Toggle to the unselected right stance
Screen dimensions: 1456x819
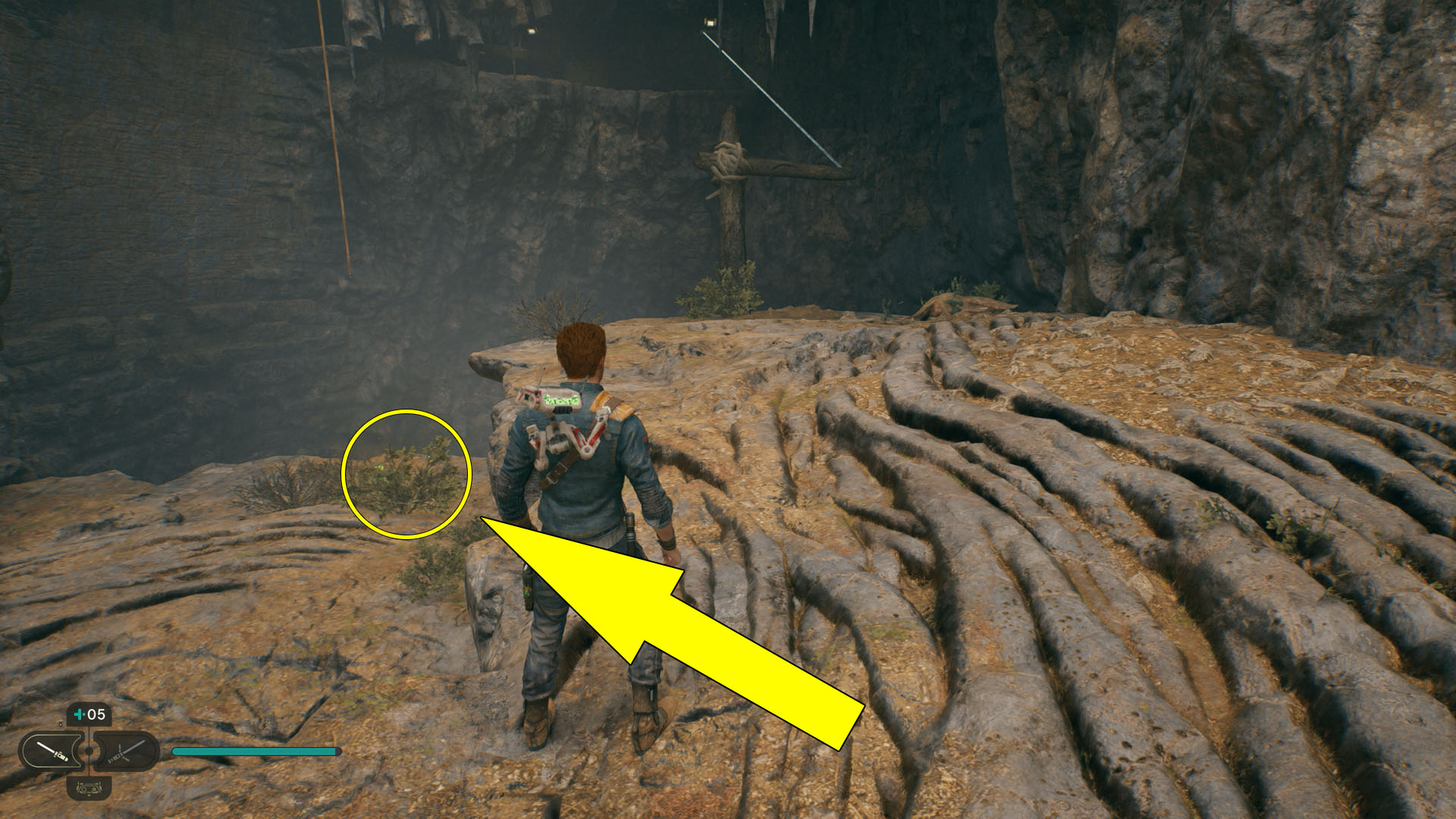coord(126,751)
